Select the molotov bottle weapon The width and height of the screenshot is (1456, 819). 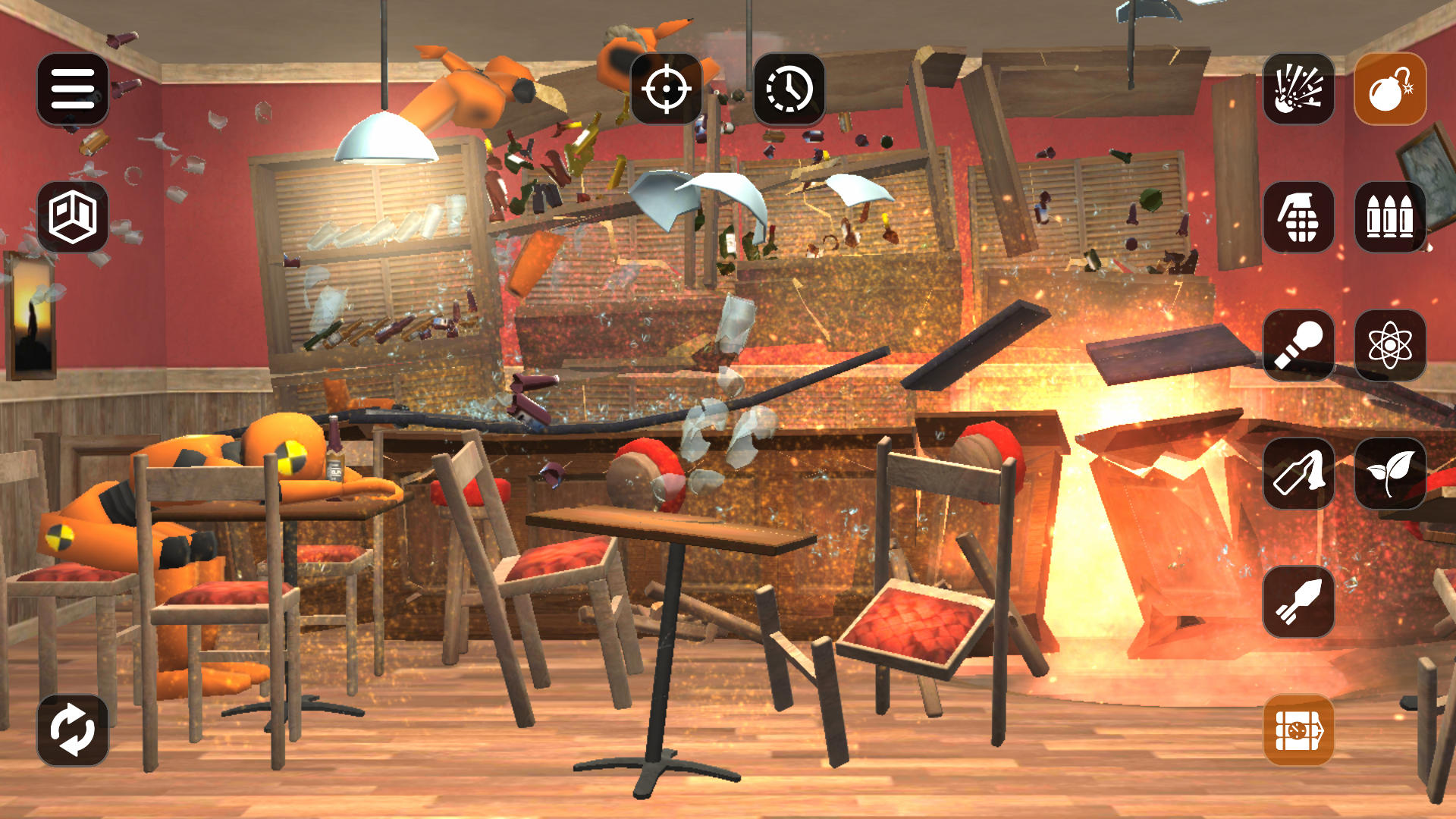coord(1298,472)
